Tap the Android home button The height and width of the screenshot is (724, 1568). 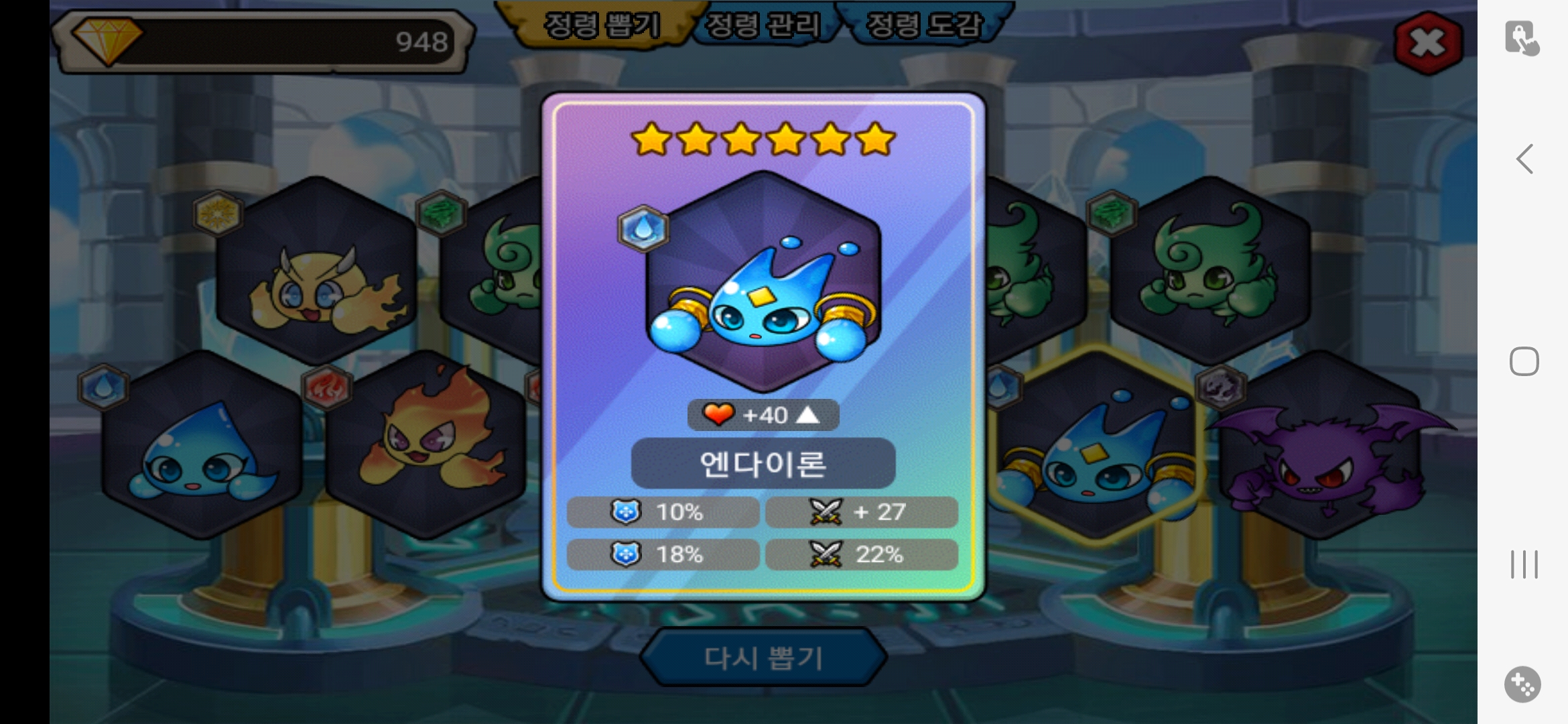[1524, 362]
